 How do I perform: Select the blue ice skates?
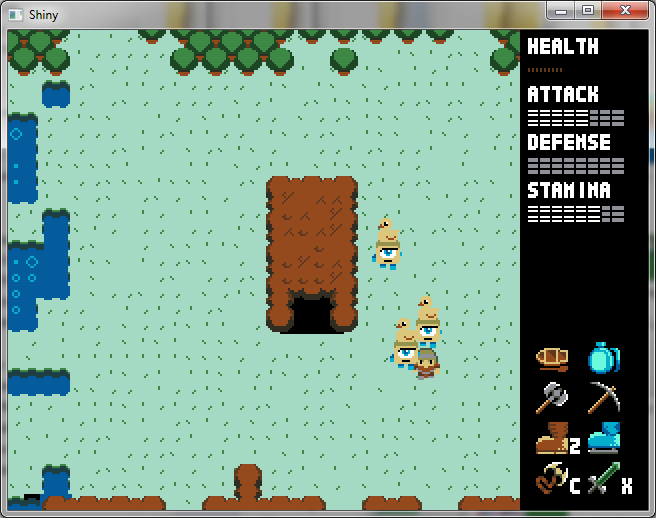603,439
